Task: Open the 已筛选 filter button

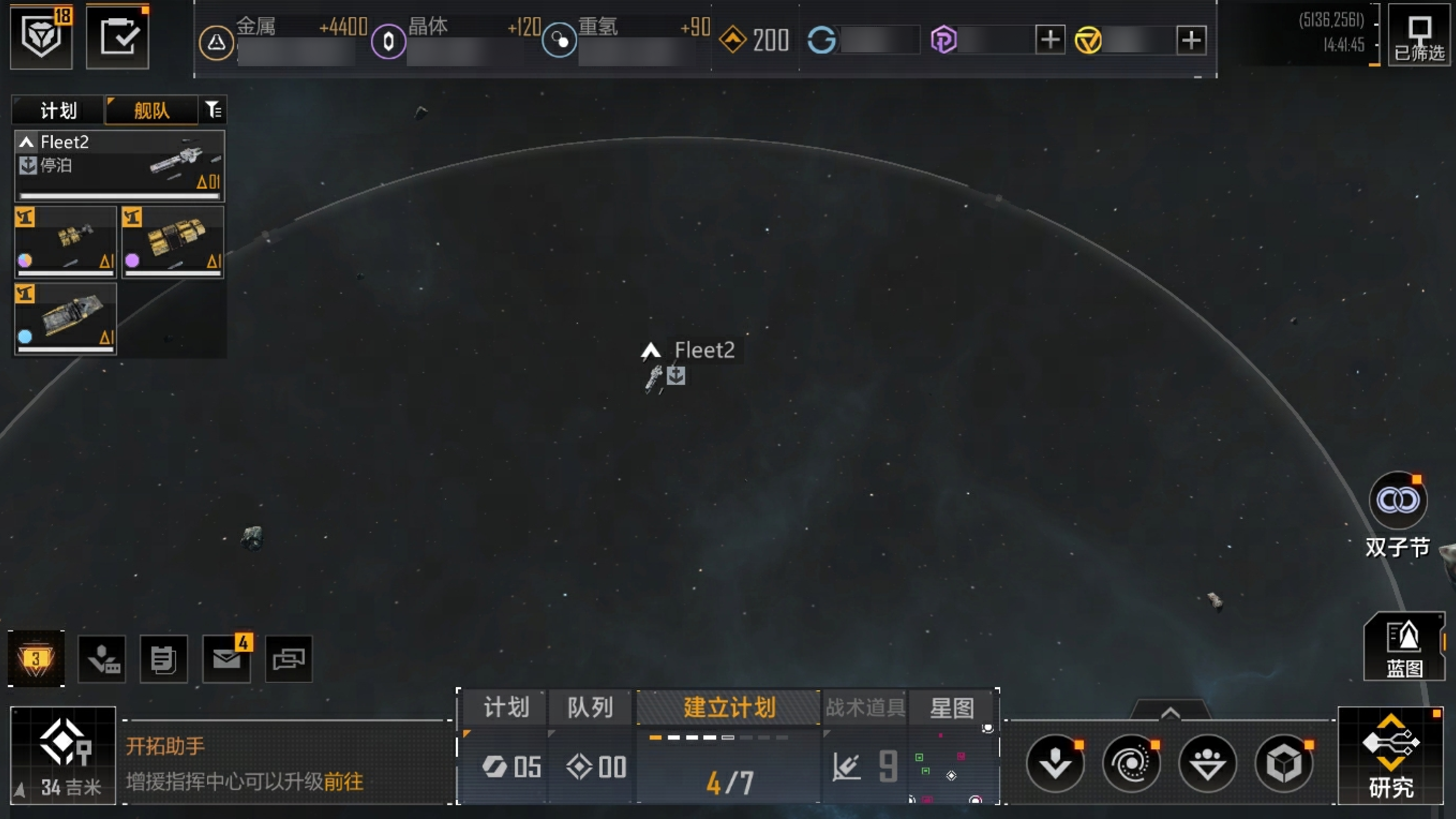Action: click(x=1419, y=38)
